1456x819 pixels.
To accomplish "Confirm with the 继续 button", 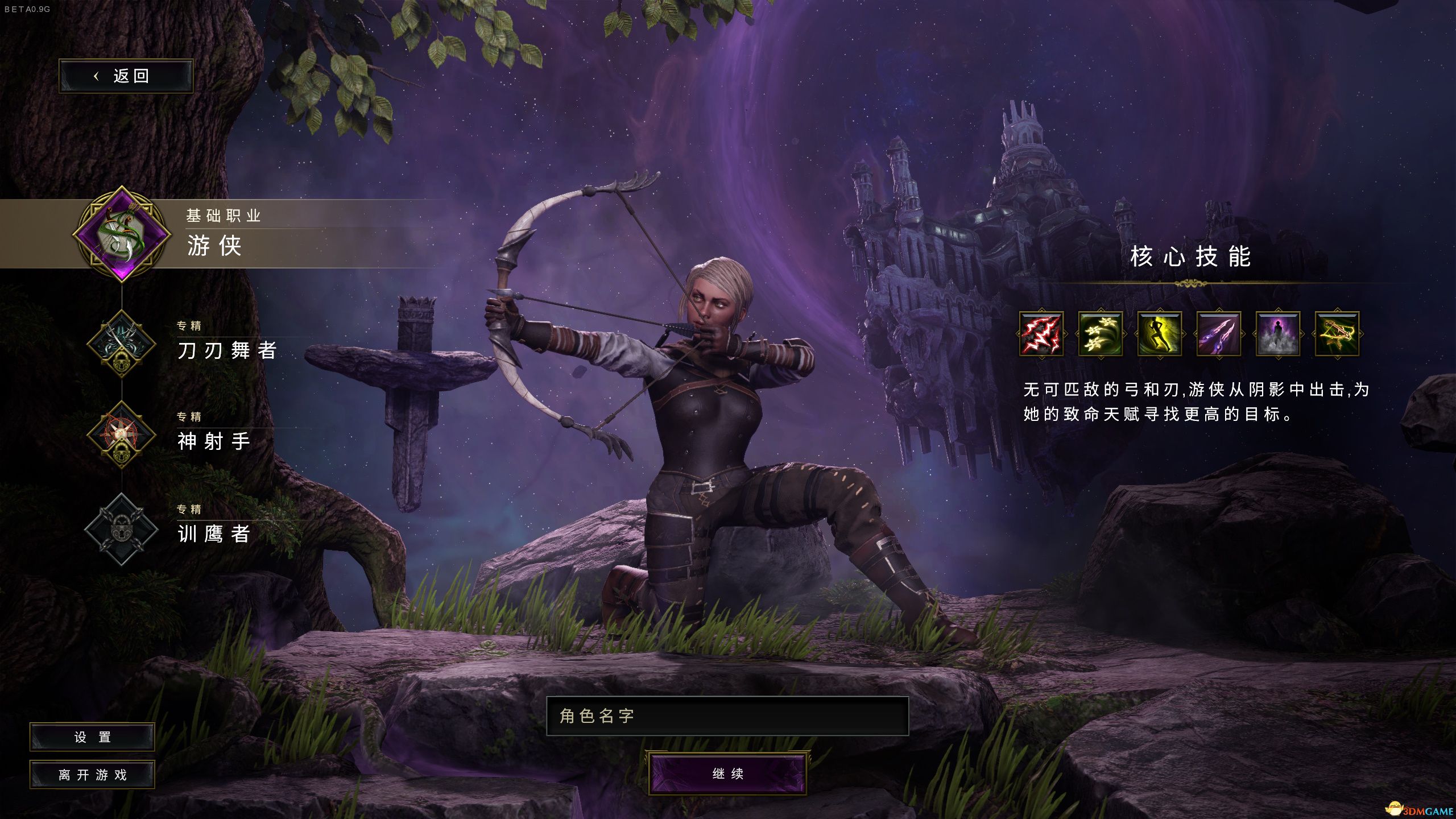I will (x=727, y=773).
